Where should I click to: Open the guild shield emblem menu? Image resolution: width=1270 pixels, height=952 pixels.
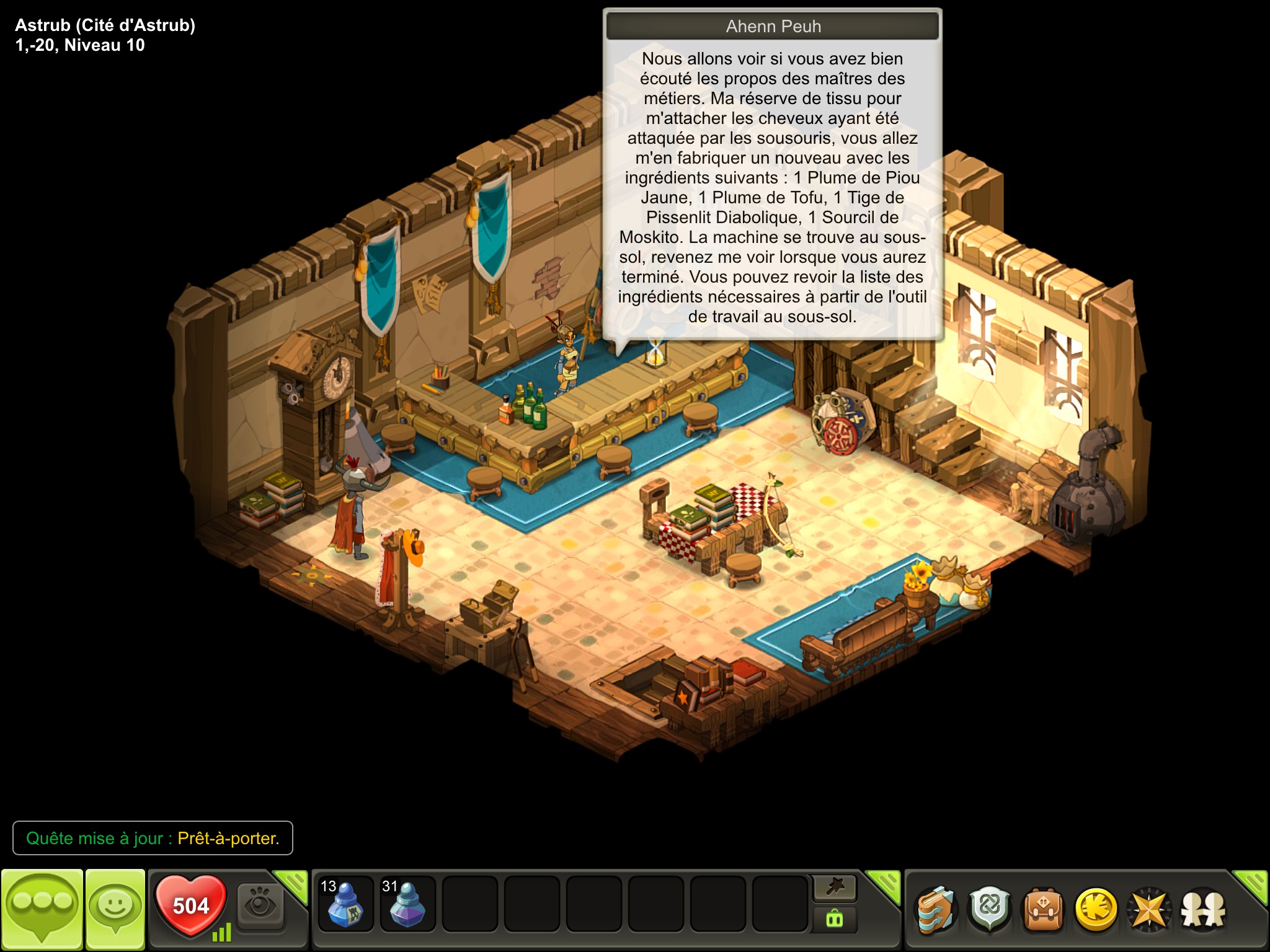tap(990, 910)
